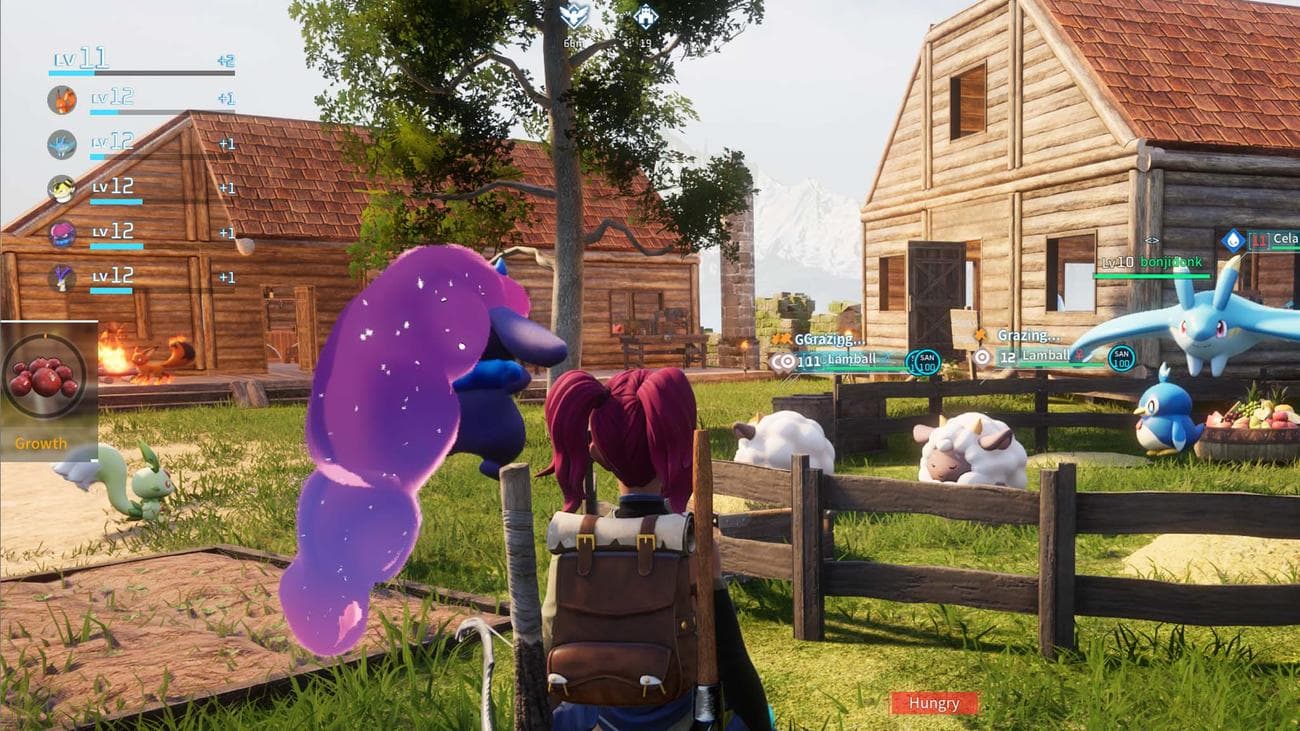Click the water-drop element icon beside Cela
Viewport: 1300px width, 731px height.
click(1233, 240)
